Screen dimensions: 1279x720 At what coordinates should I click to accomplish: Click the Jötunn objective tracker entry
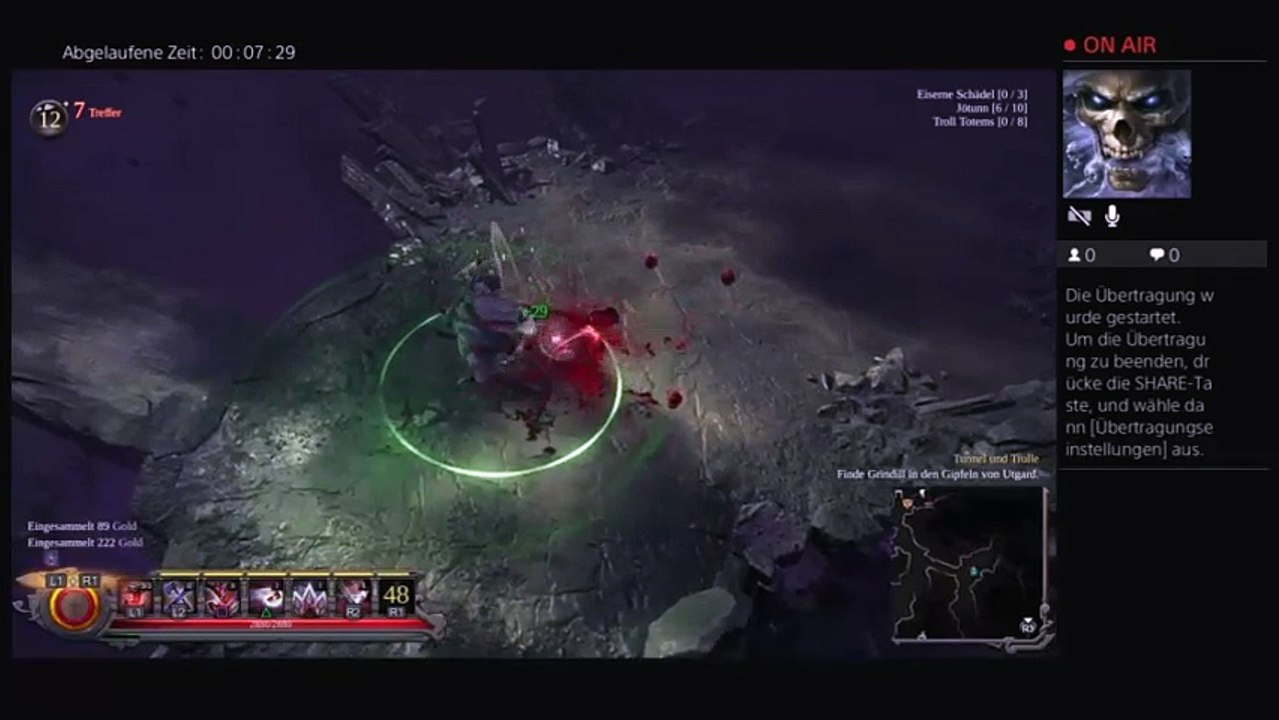(x=991, y=108)
